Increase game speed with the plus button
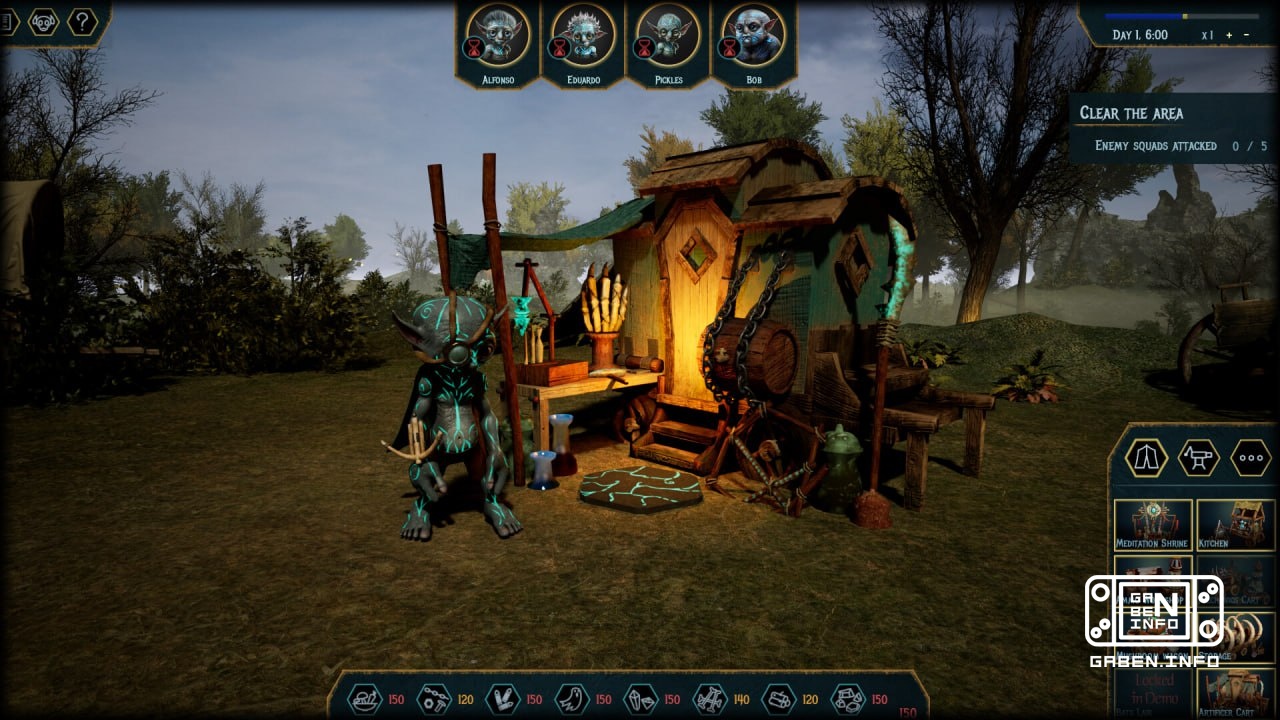 (1229, 35)
